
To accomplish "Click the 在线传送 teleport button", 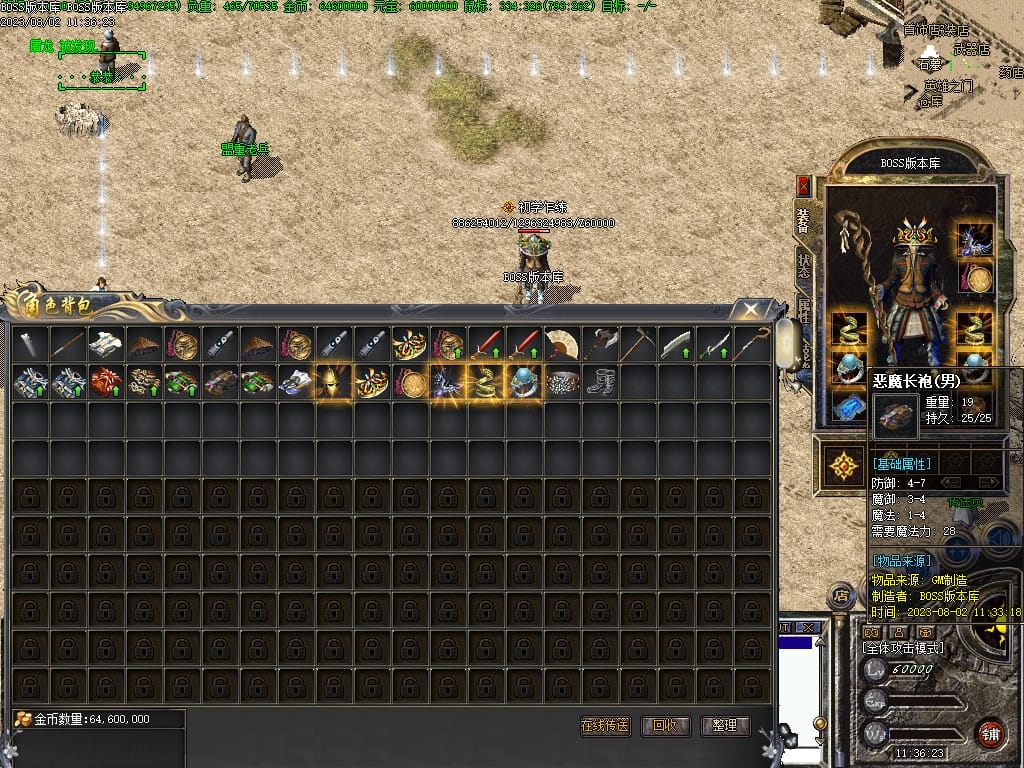I will [605, 725].
